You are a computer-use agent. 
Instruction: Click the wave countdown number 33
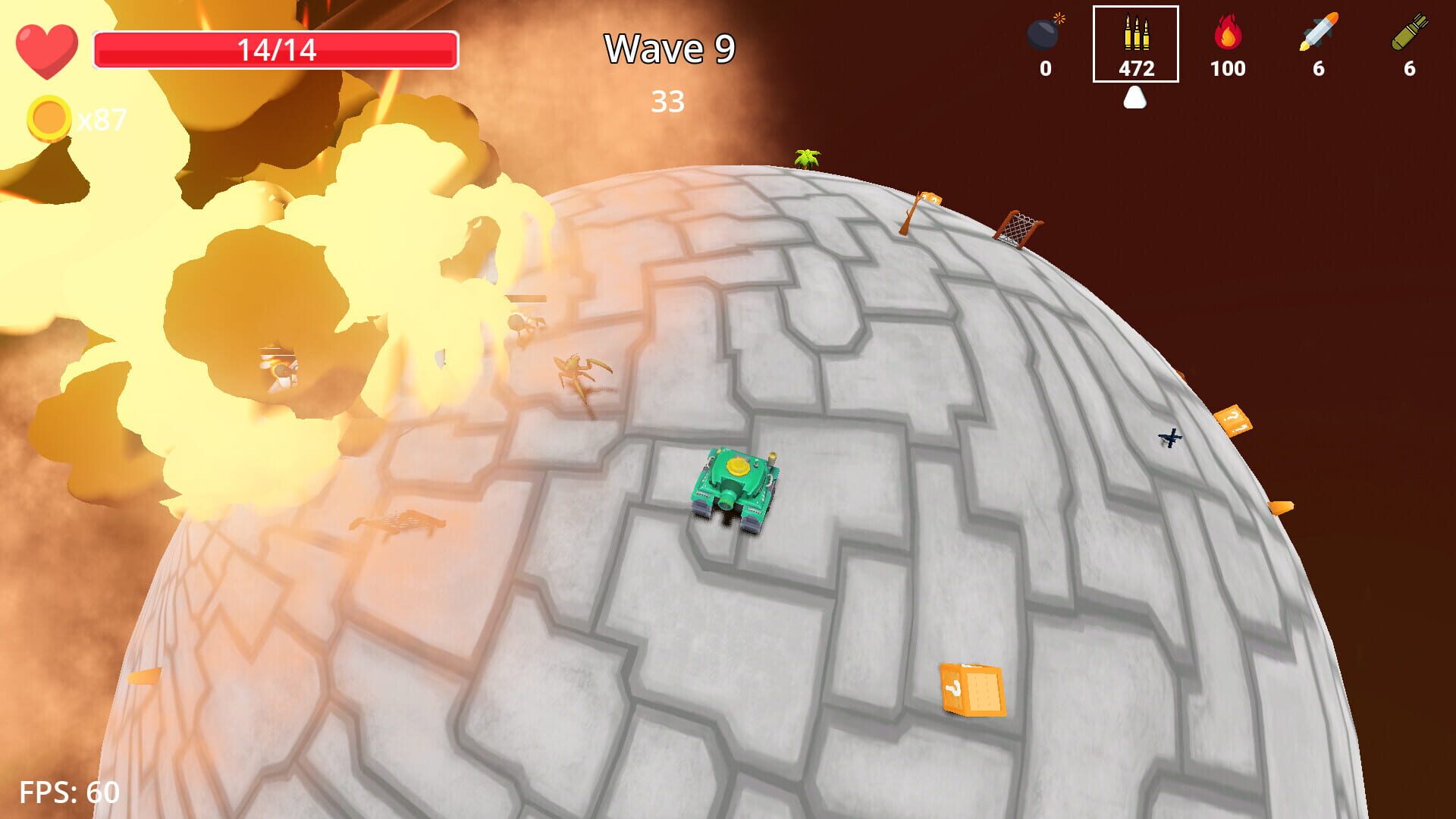tap(668, 102)
